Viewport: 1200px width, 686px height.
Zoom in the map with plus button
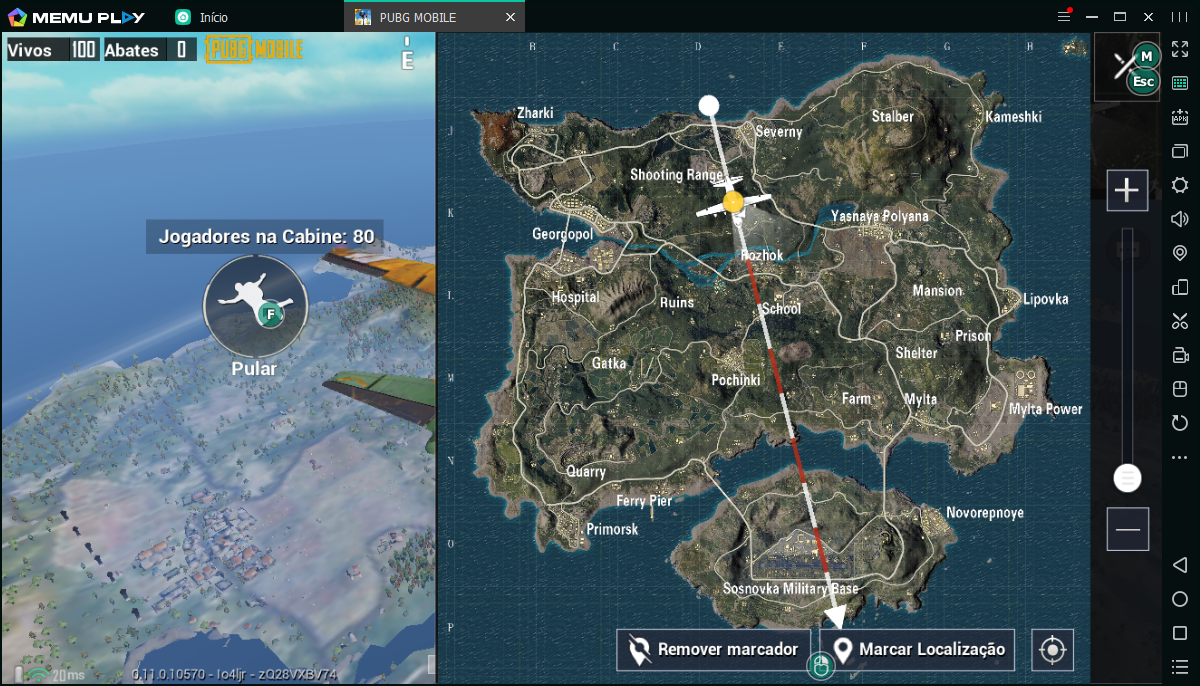[x=1127, y=190]
